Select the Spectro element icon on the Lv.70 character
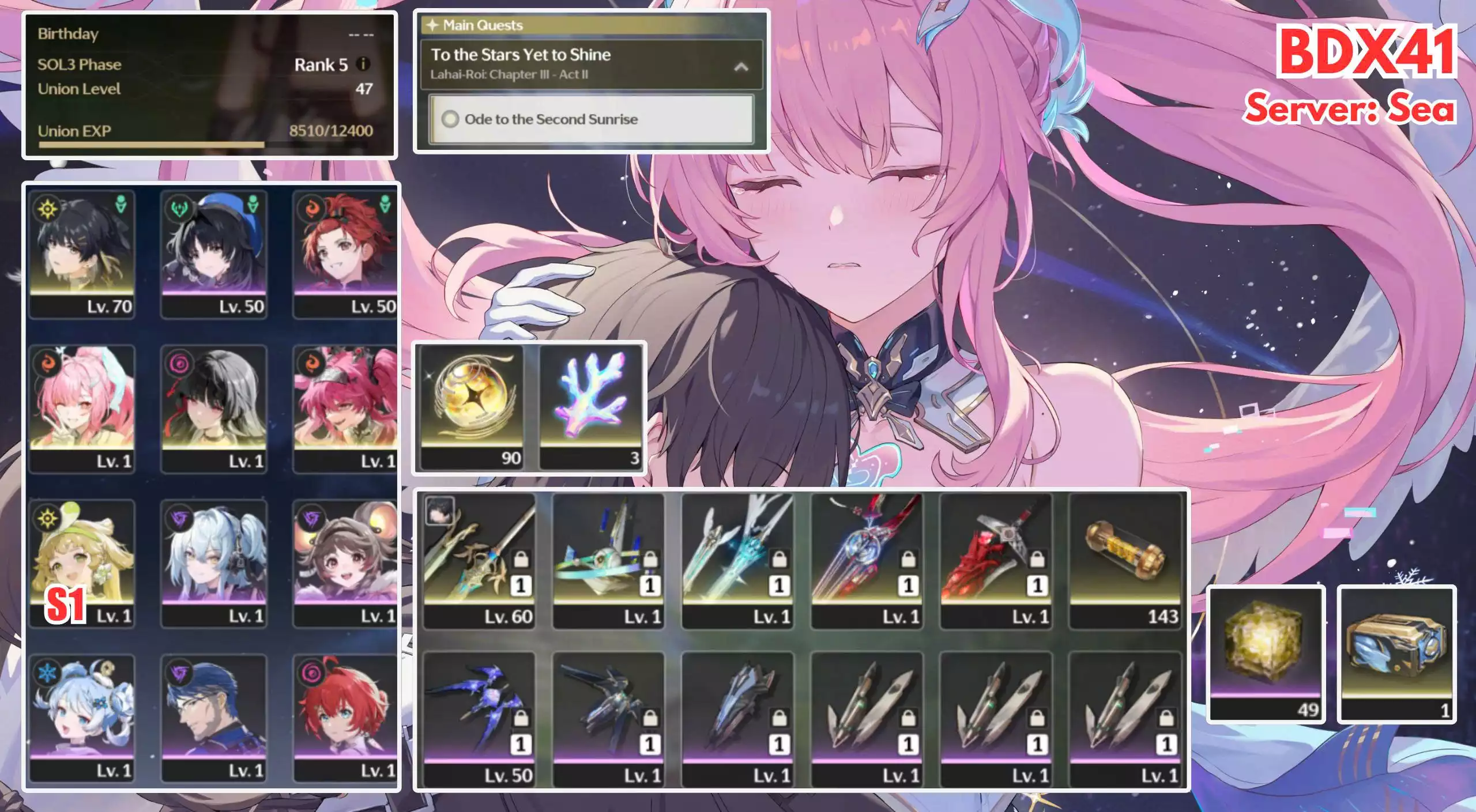Viewport: 1476px width, 812px height. coord(48,210)
